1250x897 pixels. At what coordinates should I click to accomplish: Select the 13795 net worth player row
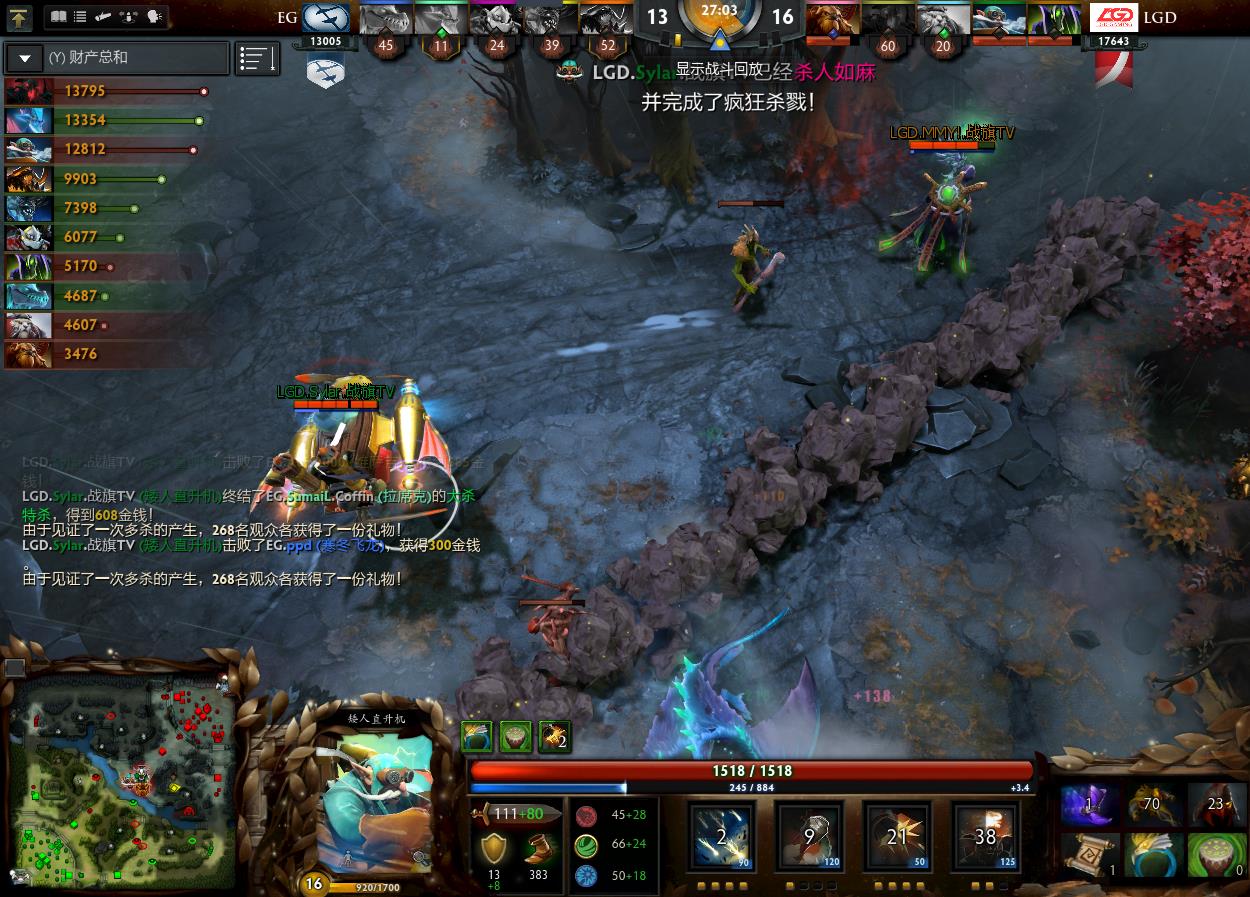105,91
